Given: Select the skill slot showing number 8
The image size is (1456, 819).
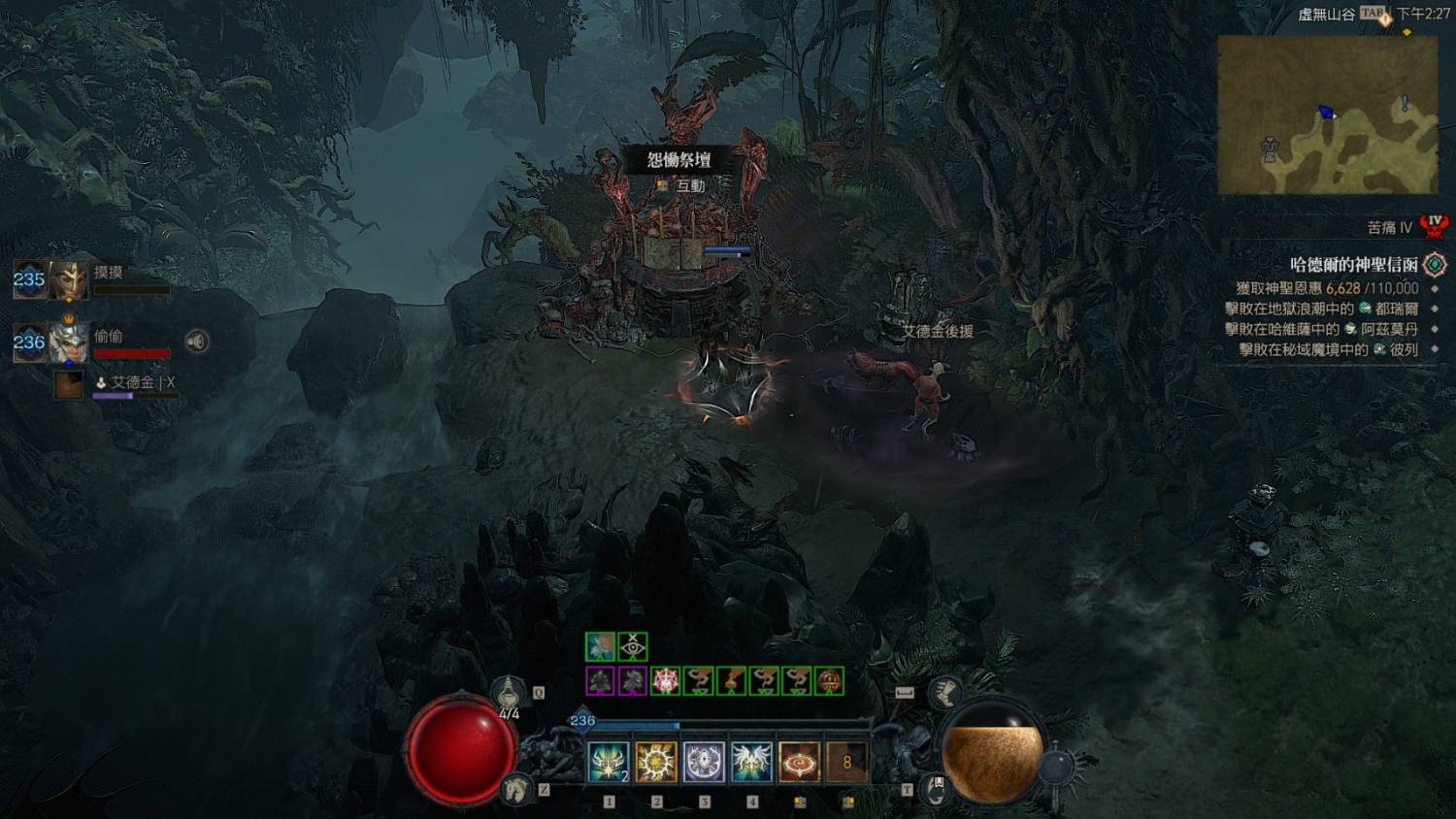Looking at the screenshot, I should (x=846, y=763).
